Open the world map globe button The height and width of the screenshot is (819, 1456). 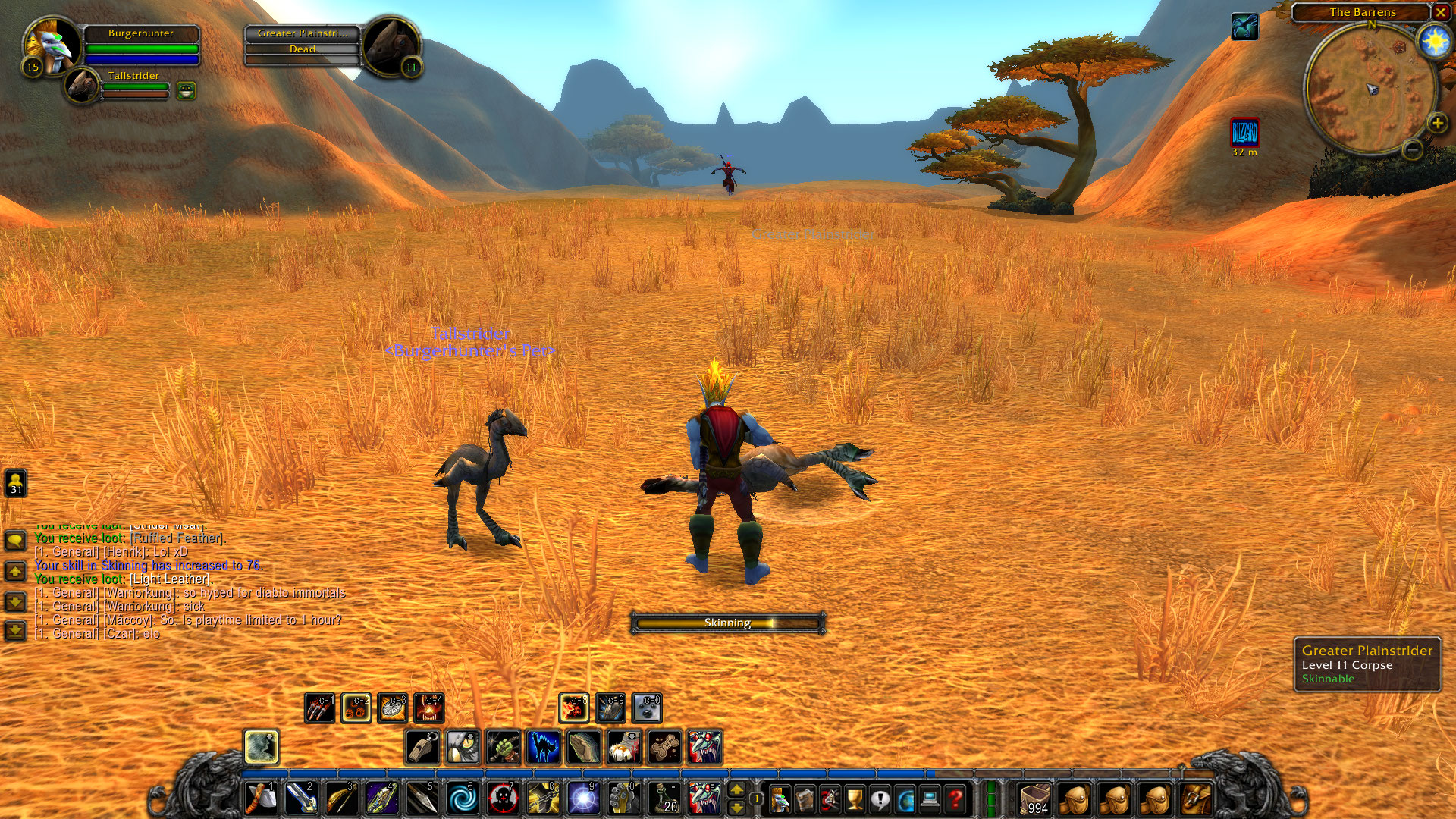click(905, 799)
